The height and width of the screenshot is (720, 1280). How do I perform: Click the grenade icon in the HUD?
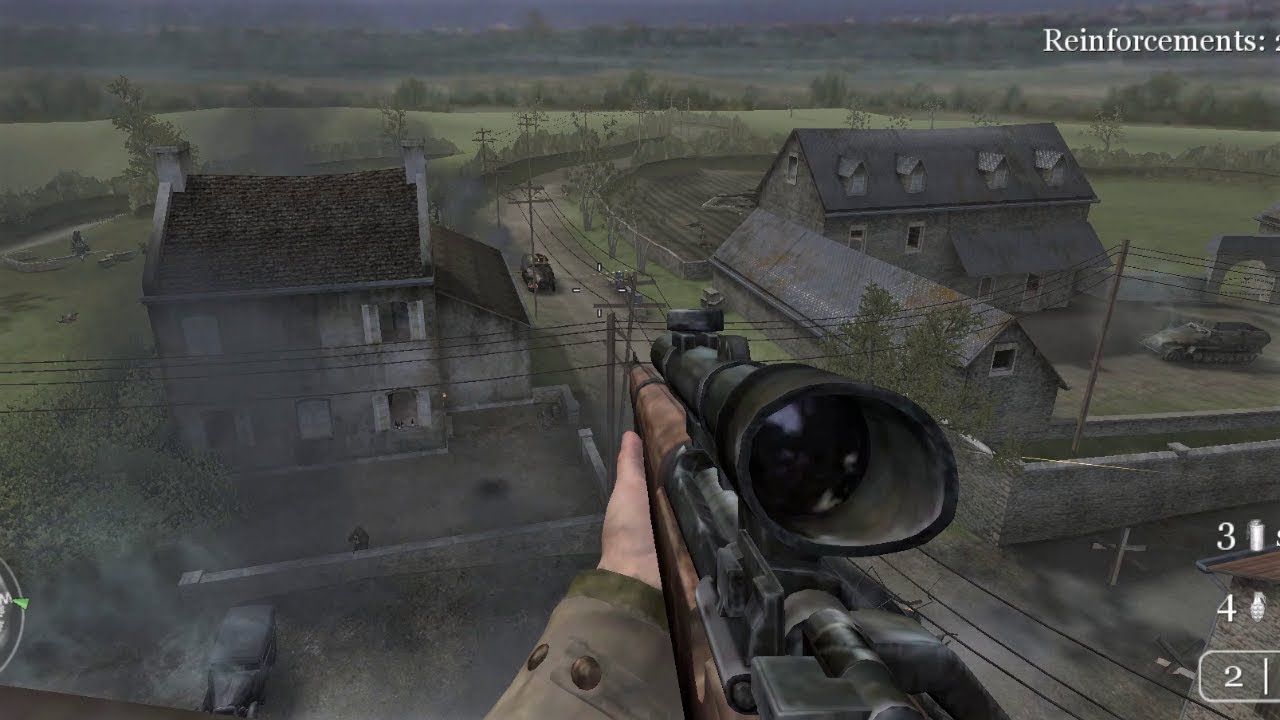click(x=1260, y=605)
